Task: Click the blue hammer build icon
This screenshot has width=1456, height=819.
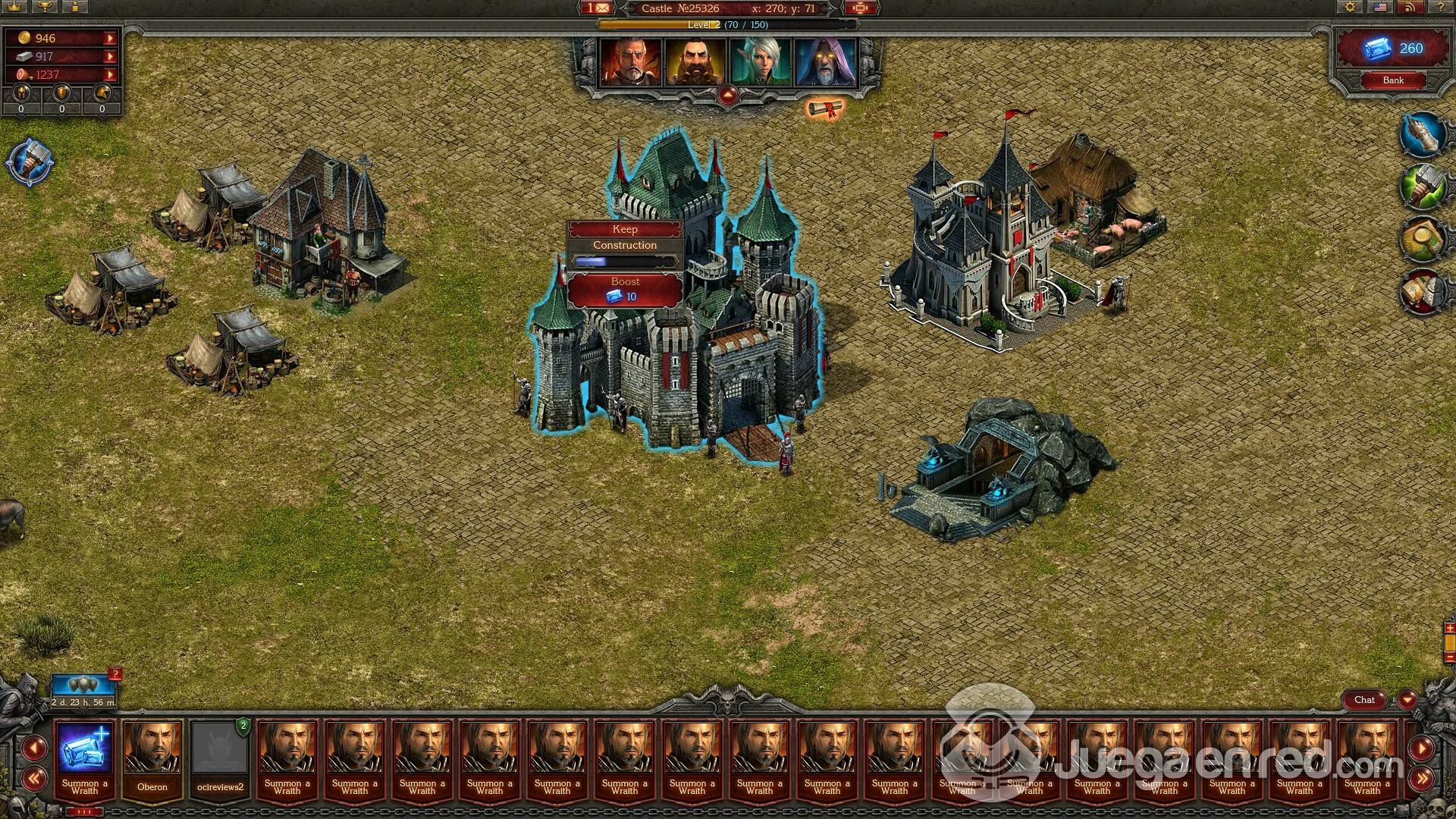Action: pyautogui.click(x=30, y=162)
